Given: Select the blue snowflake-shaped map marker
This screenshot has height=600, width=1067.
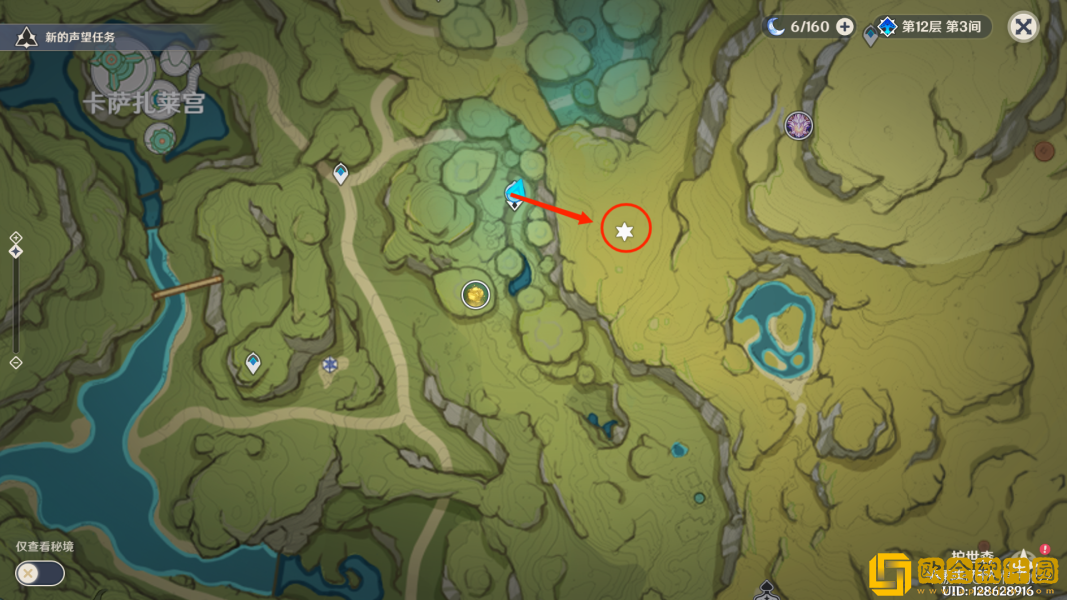Looking at the screenshot, I should coord(331,365).
